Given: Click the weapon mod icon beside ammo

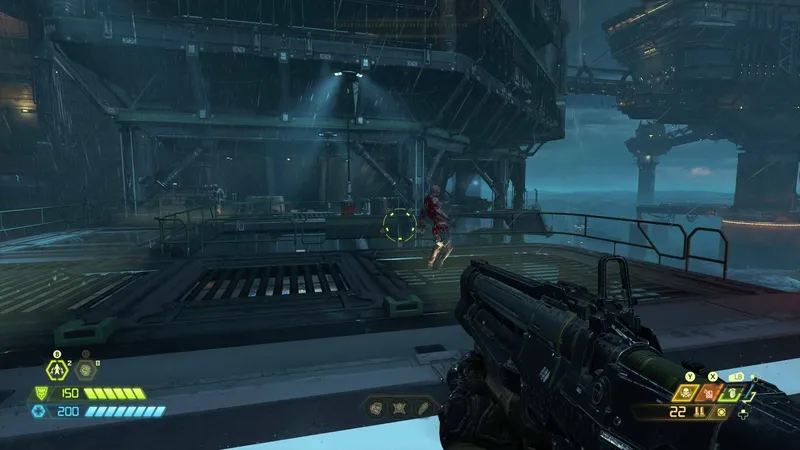Looking at the screenshot, I should click(722, 412).
